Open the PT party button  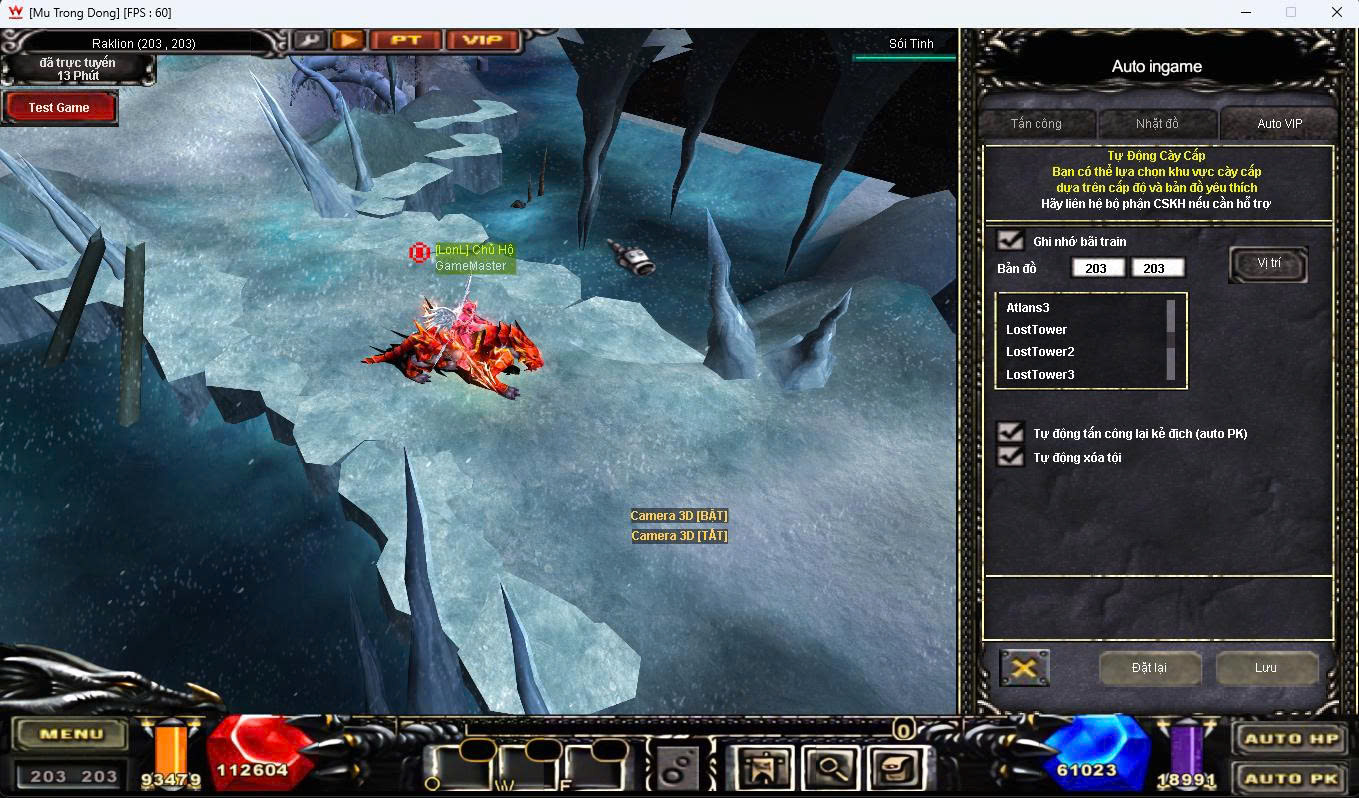pos(405,40)
